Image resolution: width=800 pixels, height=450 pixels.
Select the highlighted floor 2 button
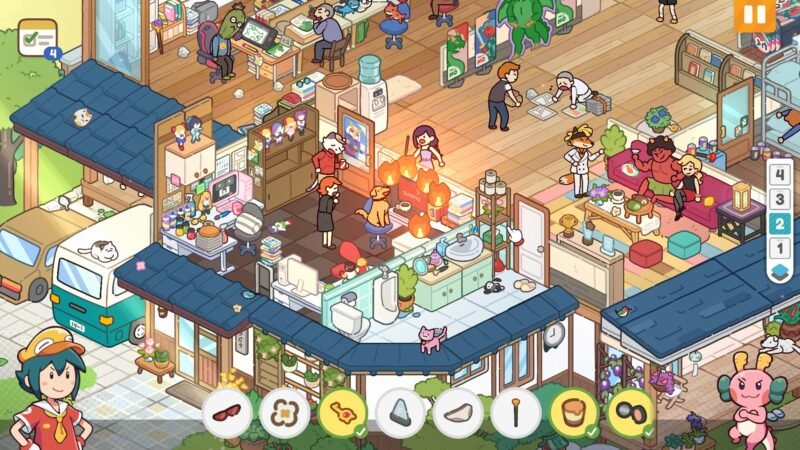pos(779,222)
